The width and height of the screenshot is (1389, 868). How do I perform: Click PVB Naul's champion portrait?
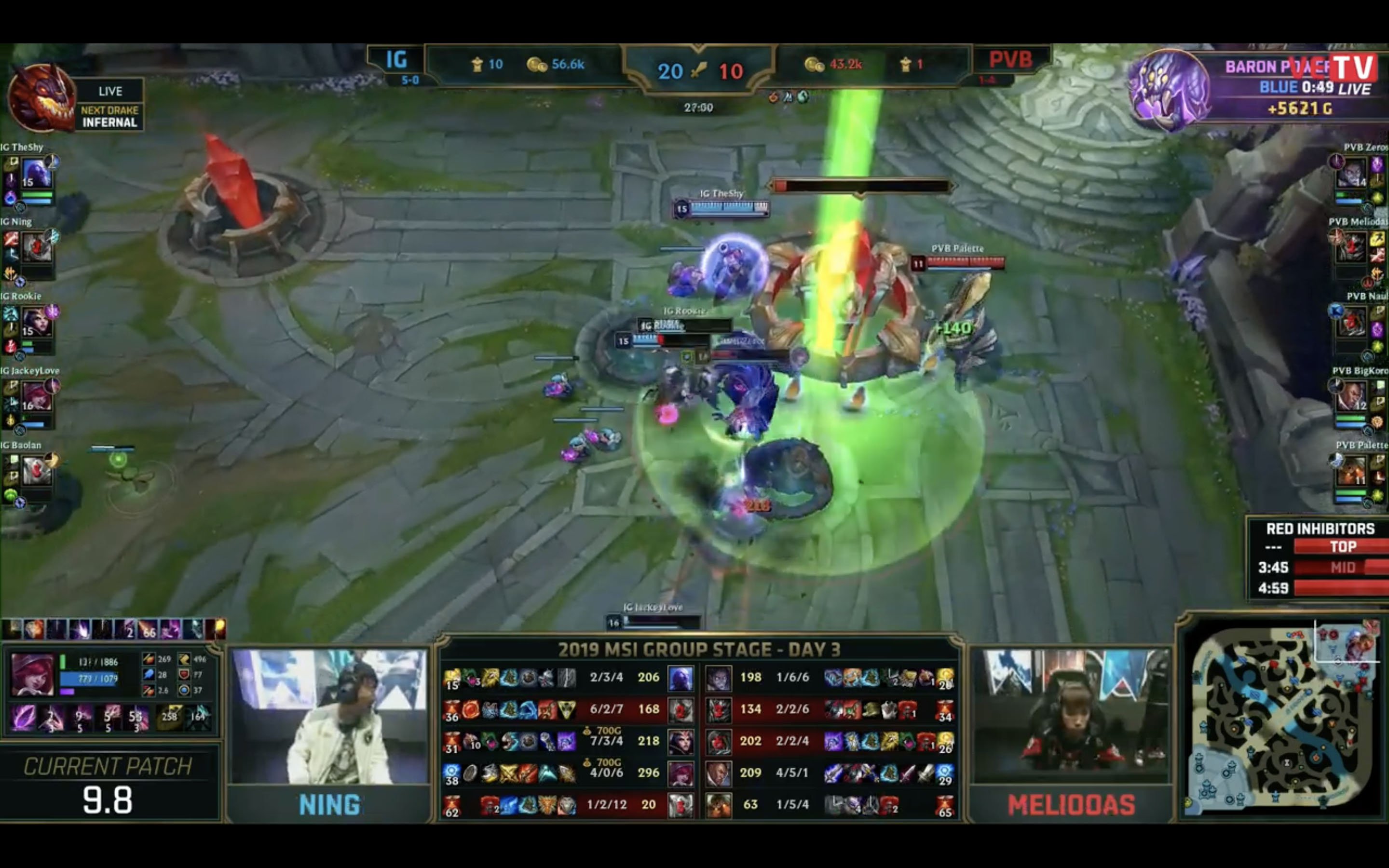tap(1351, 322)
